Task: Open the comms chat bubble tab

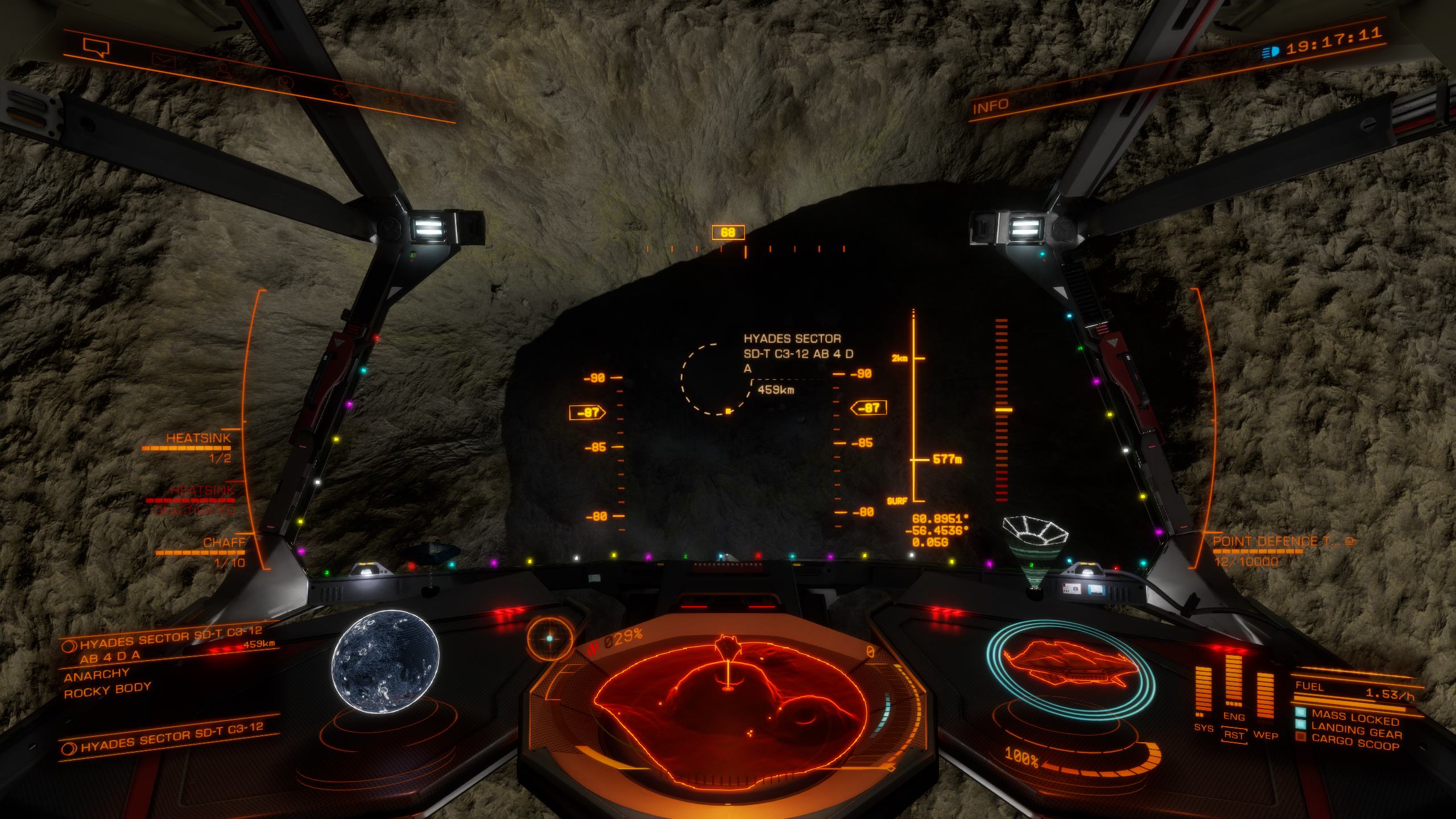Action: (96, 47)
